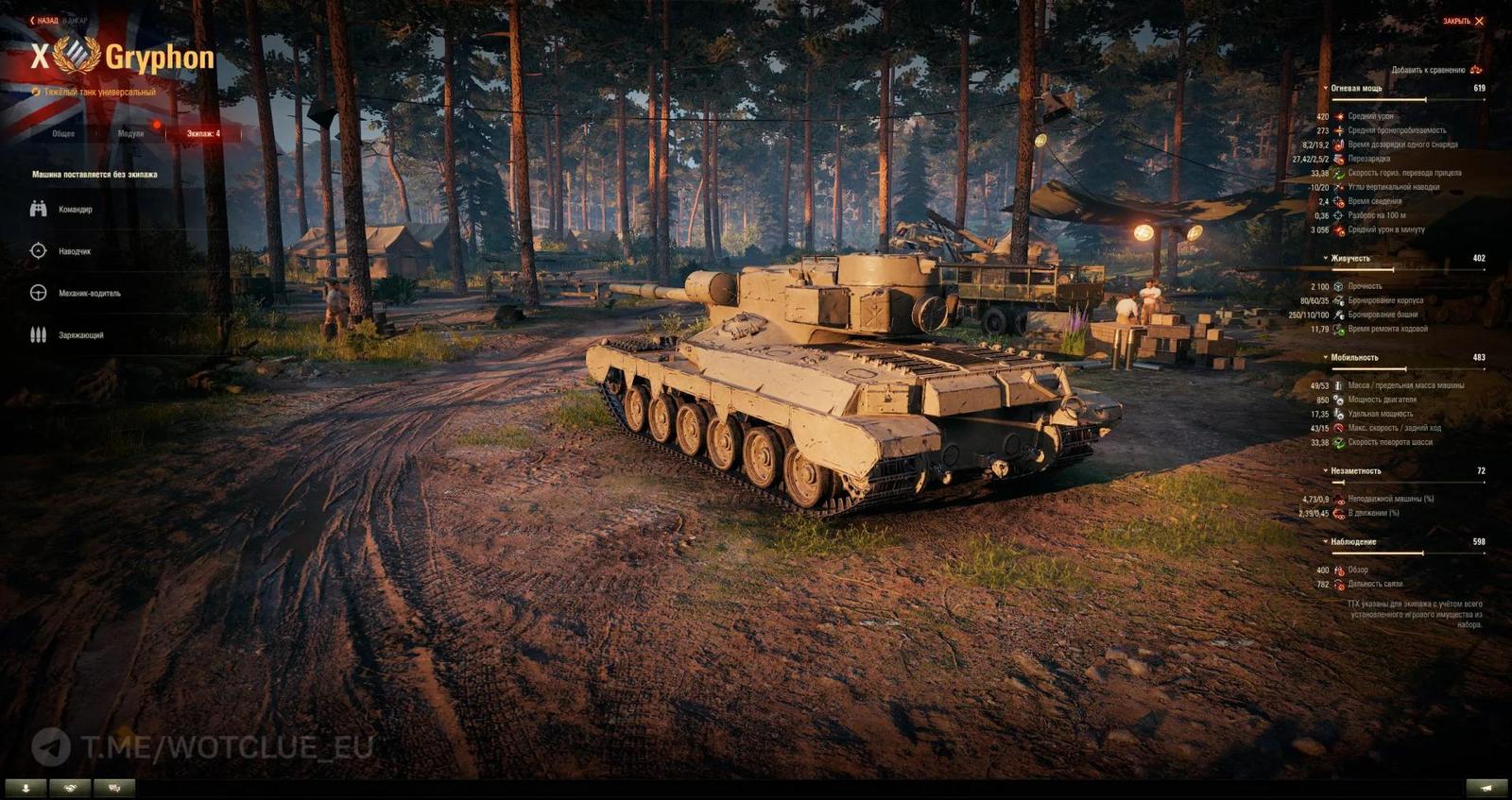Image resolution: width=1512 pixels, height=800 pixels.
Task: Switch to the Модули tab
Action: 132,134
